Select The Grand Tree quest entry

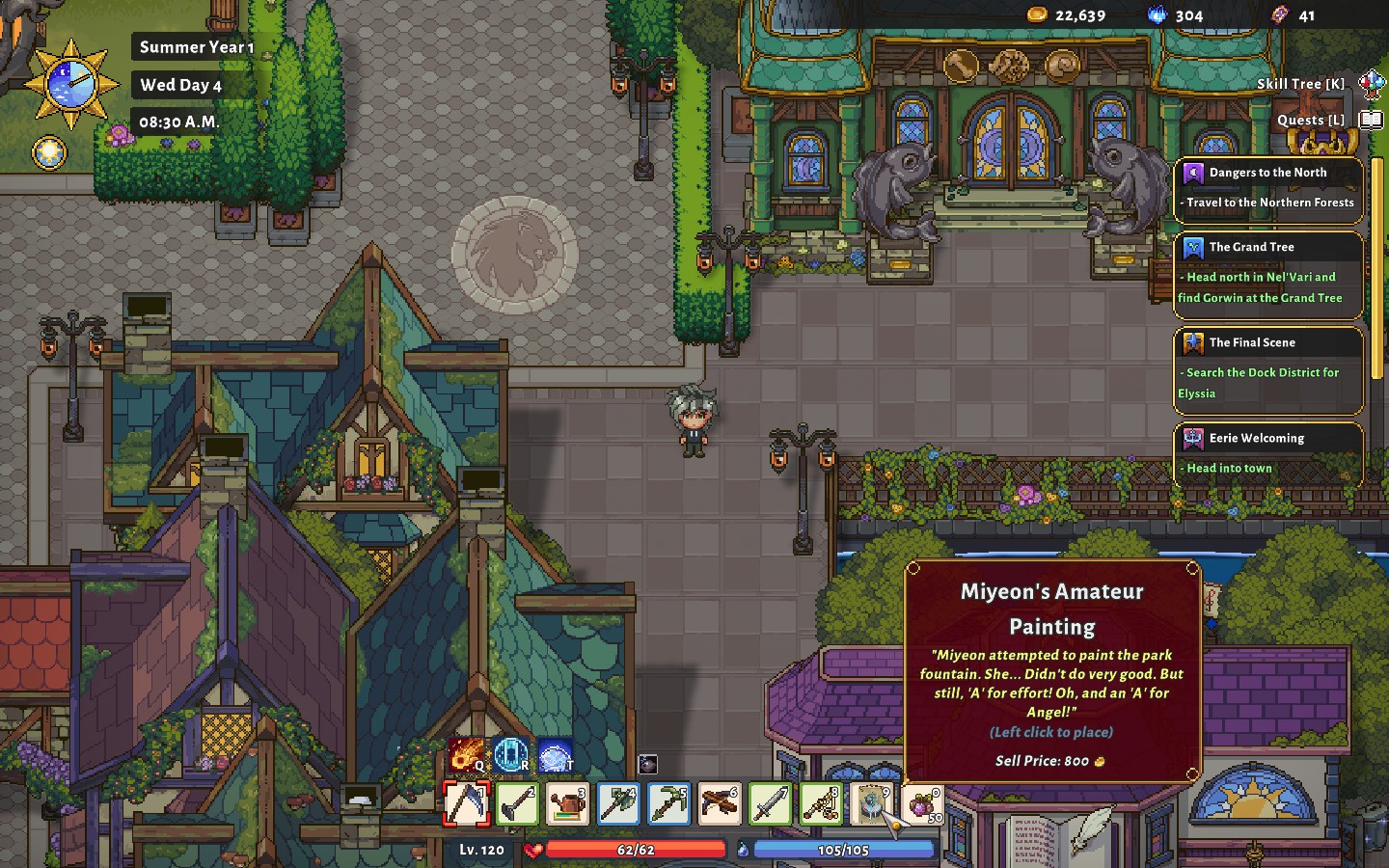click(x=1267, y=273)
